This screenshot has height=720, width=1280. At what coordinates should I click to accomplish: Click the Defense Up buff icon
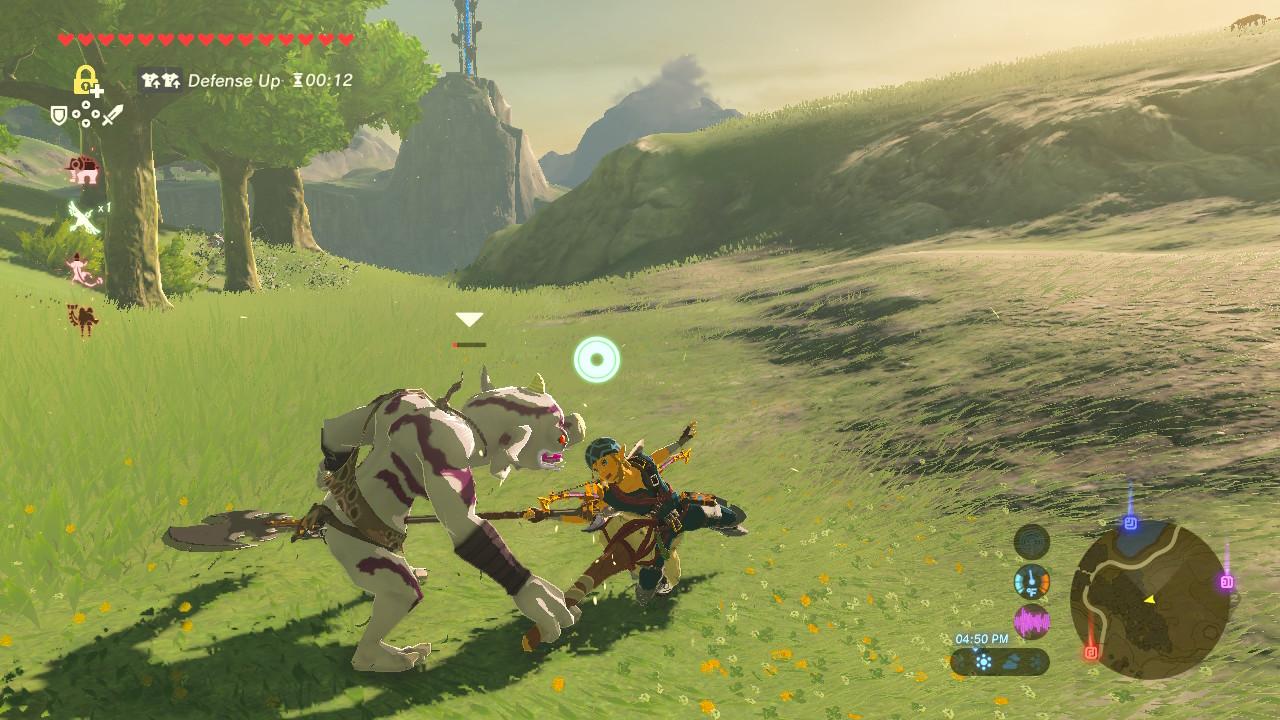(160, 80)
